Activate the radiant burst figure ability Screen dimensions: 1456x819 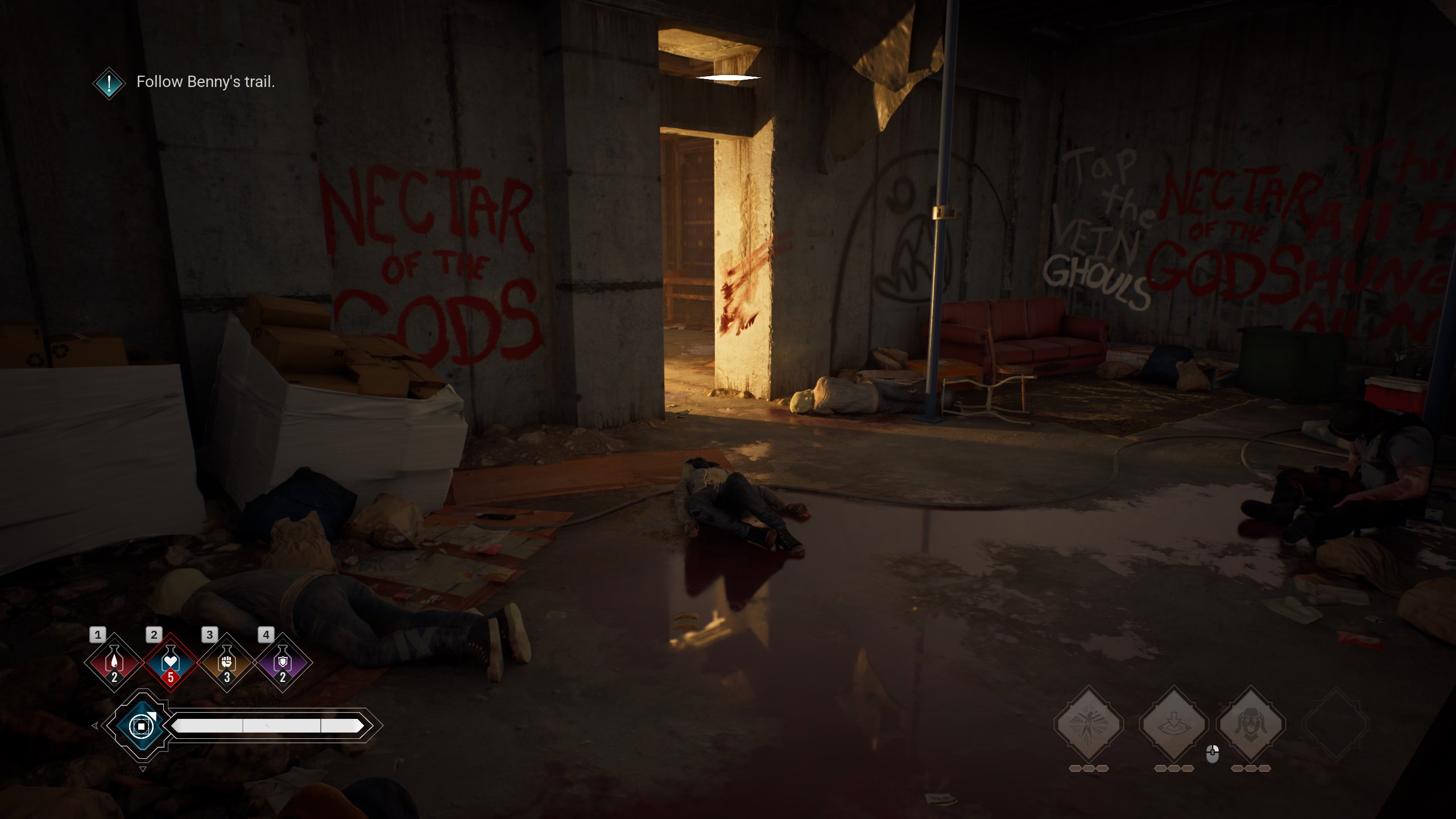point(1089,724)
